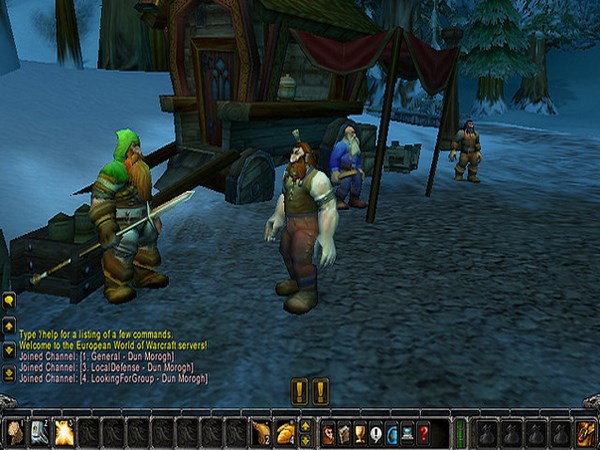The height and width of the screenshot is (450, 600).
Task: Jump to the bottom of the chat log
Action: (x=9, y=374)
